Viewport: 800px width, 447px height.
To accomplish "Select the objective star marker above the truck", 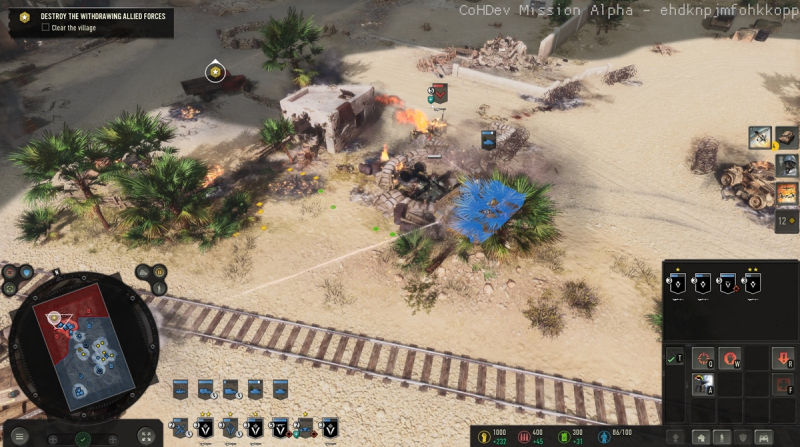I will (214, 72).
